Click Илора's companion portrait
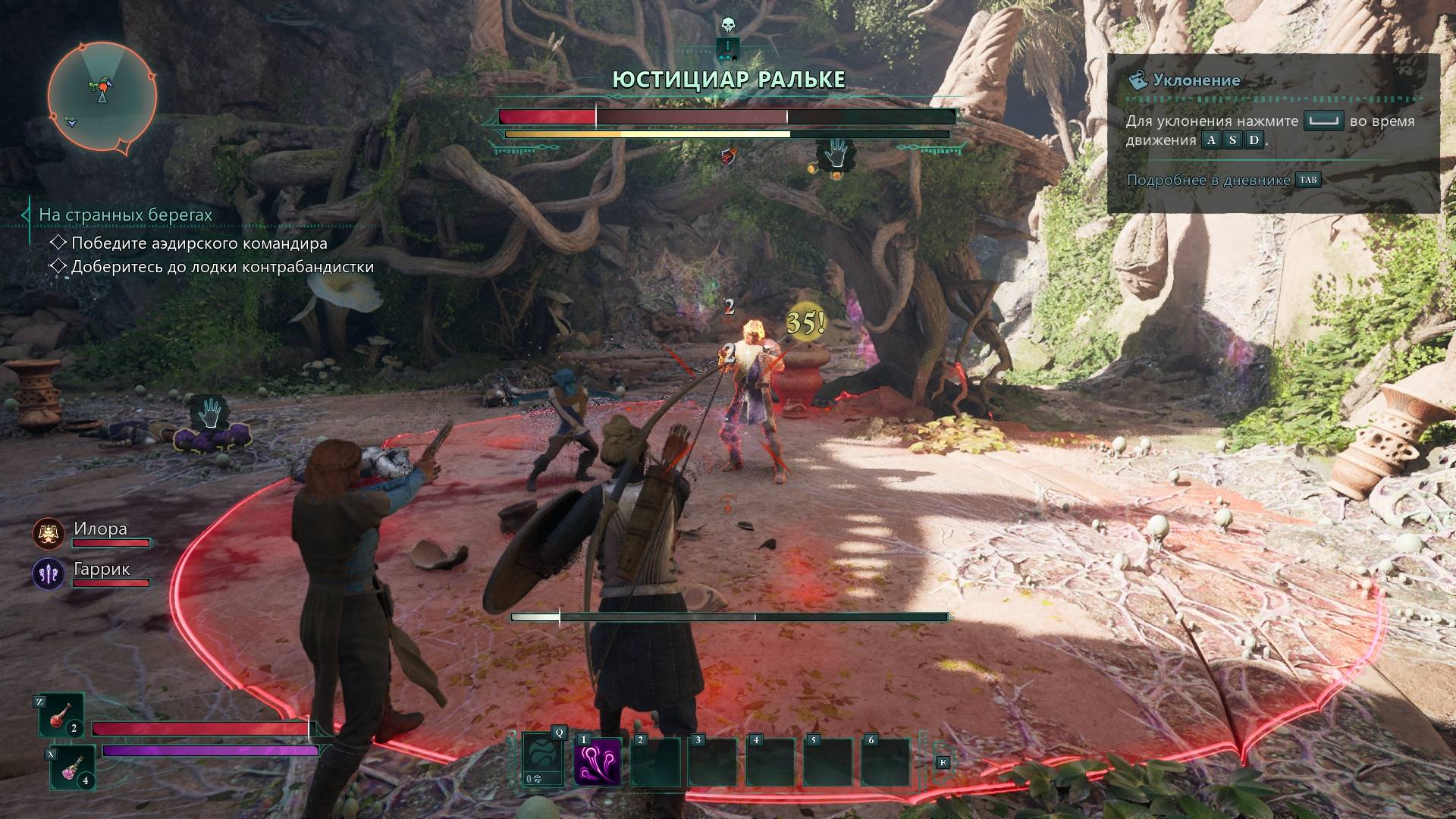The image size is (1456, 819). tap(49, 534)
